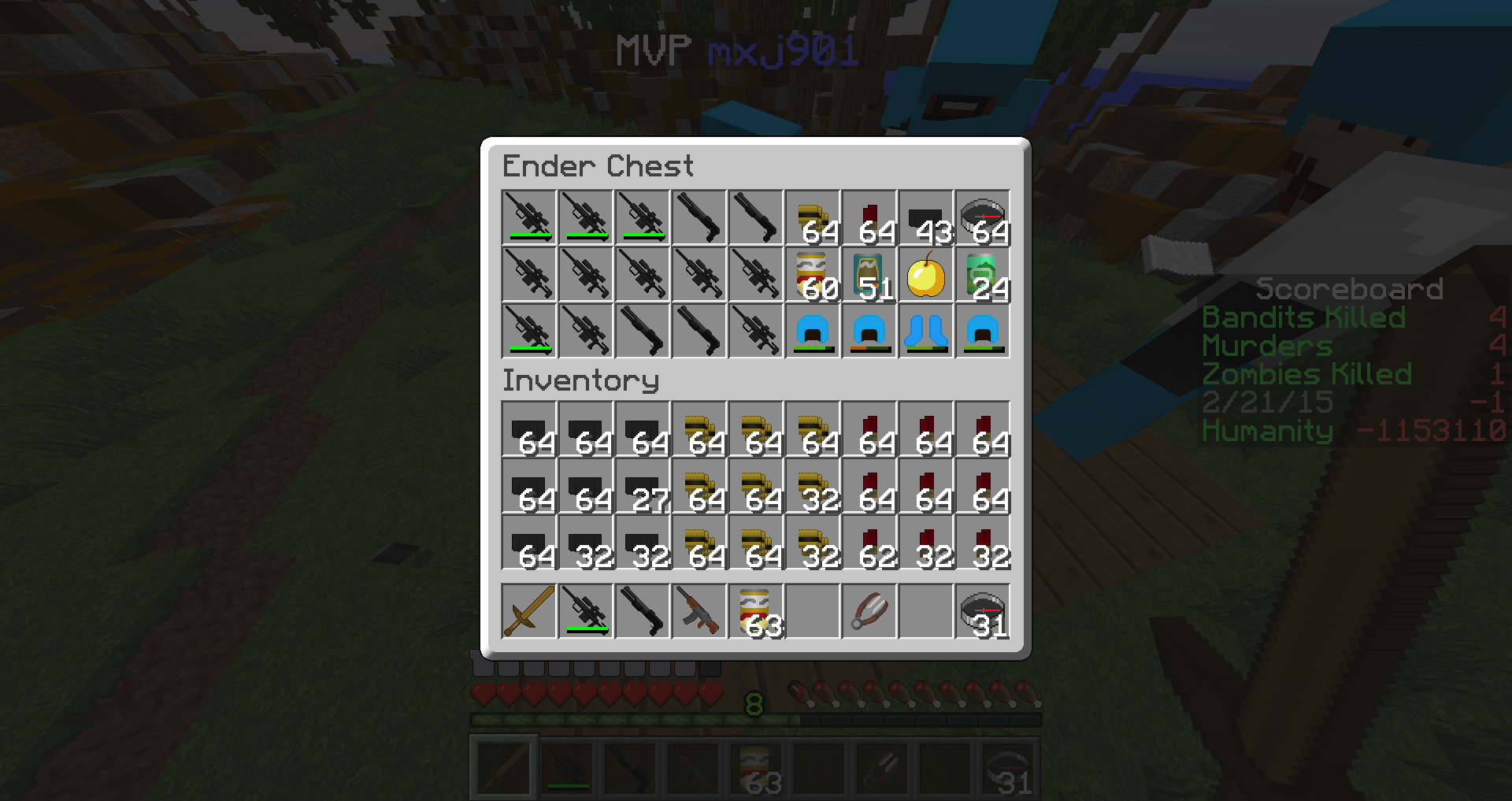Take the can stack of 63 in inventory window
The height and width of the screenshot is (801, 1512).
[x=756, y=612]
